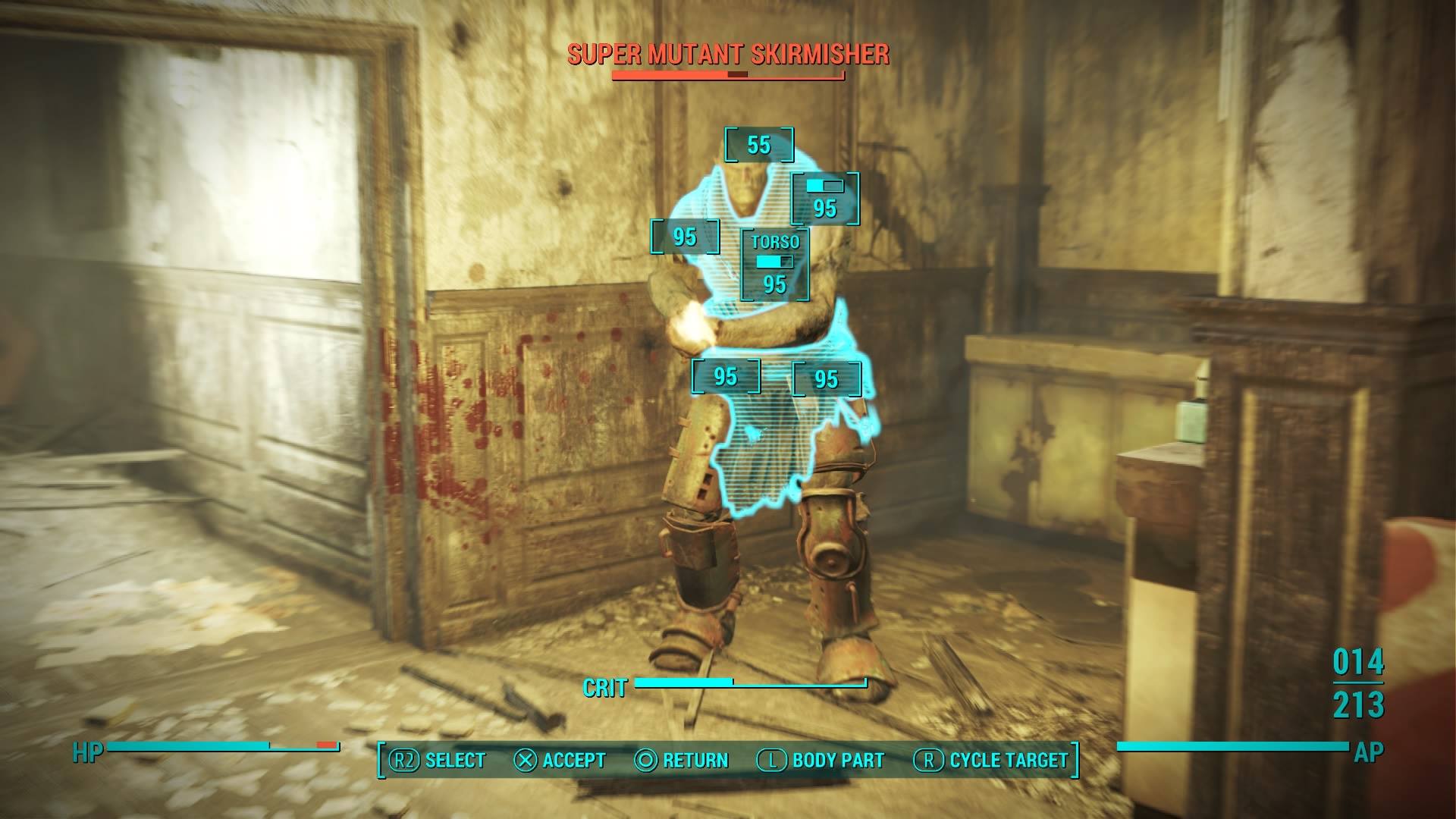Target the unlabeled 95 box with condition bar
Image resolution: width=1456 pixels, height=819 pixels.
tap(825, 199)
